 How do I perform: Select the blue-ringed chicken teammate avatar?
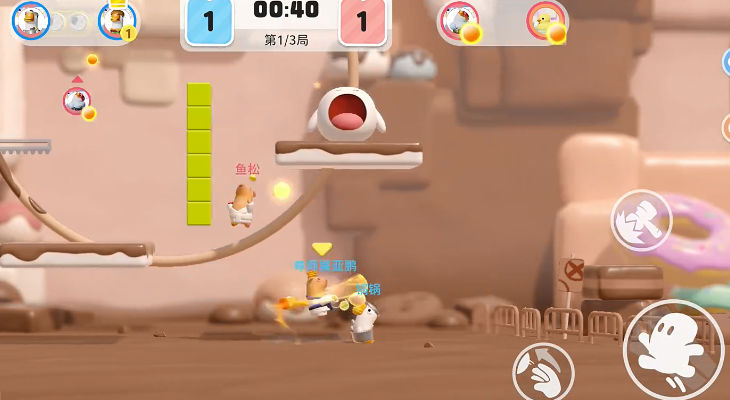pyautogui.click(x=30, y=19)
